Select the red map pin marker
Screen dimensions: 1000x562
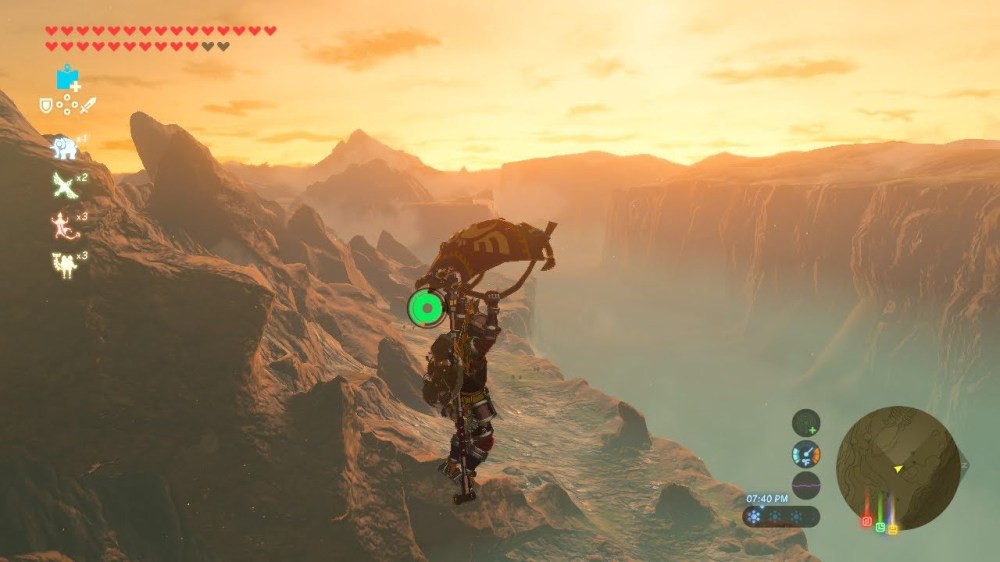[866, 521]
